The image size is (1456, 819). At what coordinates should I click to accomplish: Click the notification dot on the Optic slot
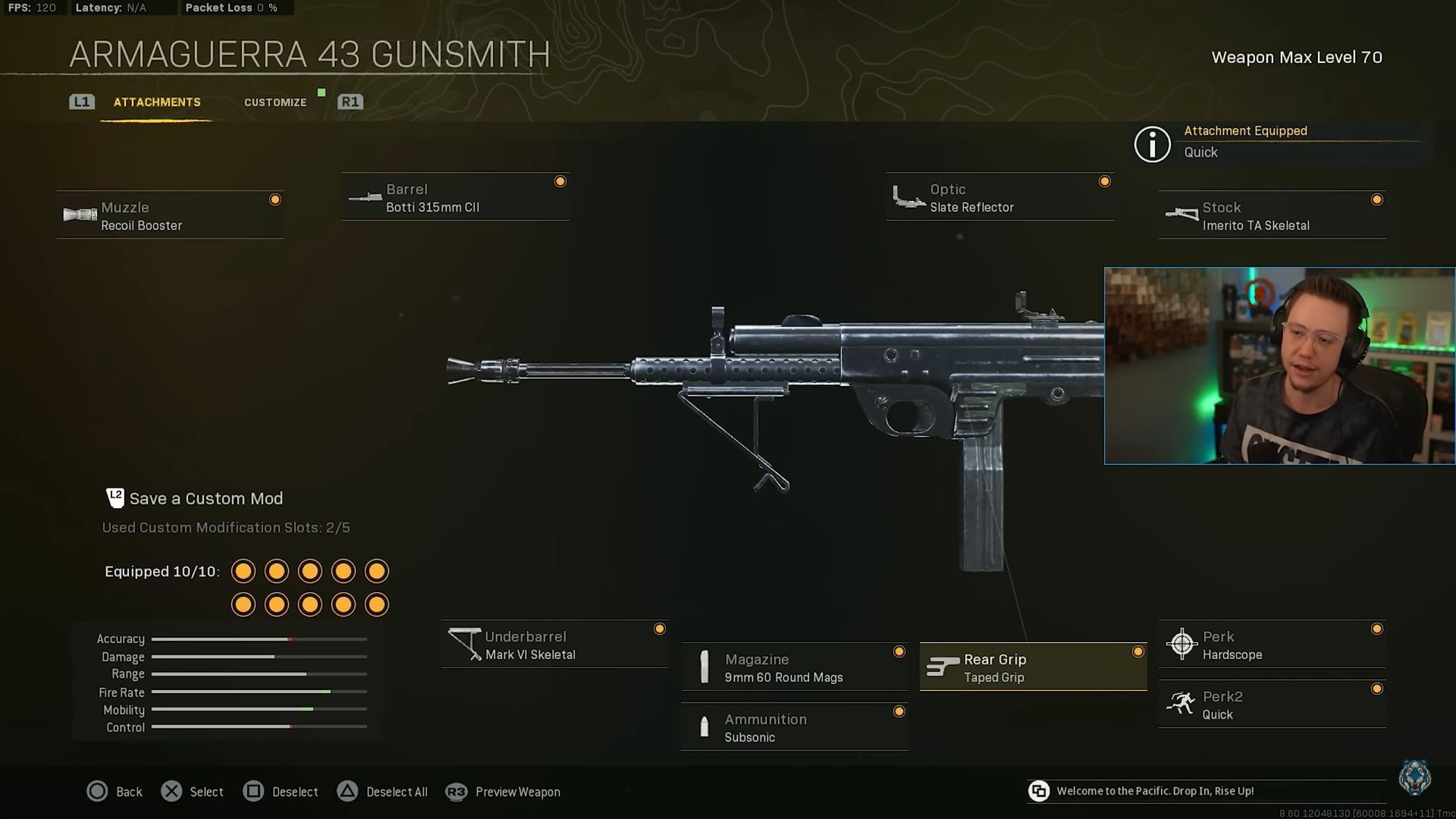[x=1104, y=180]
